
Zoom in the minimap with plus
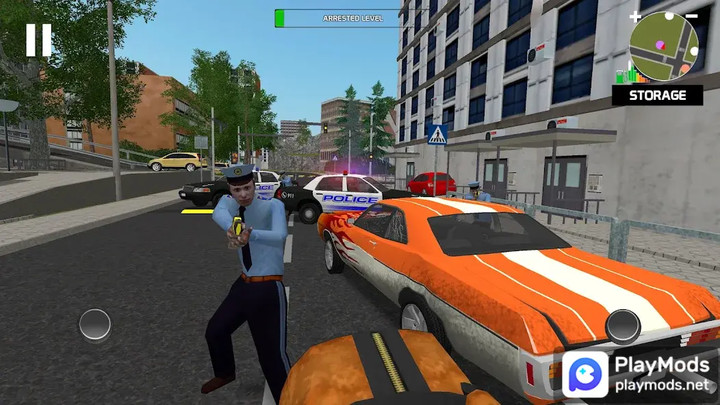point(636,17)
